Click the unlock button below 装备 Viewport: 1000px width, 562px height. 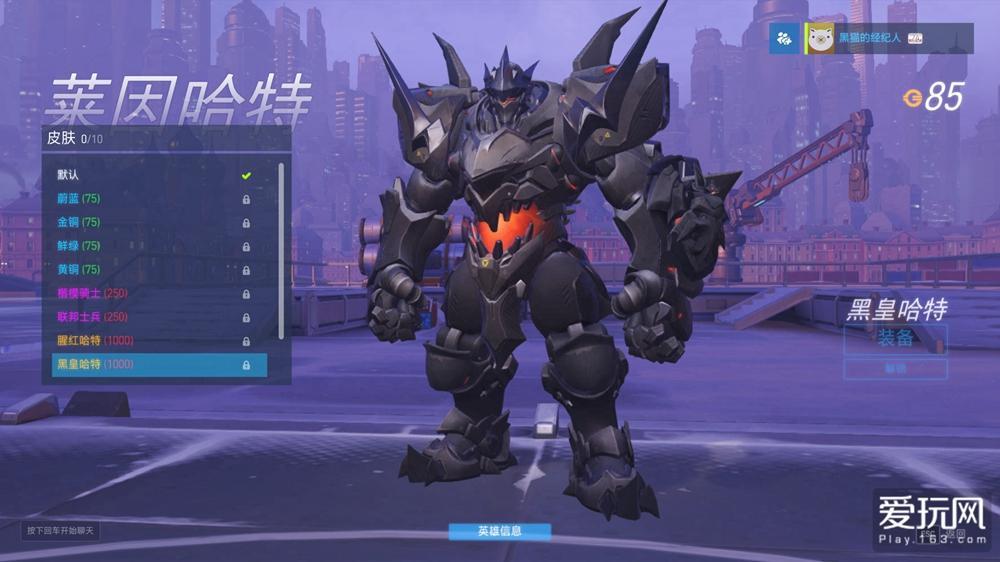[895, 369]
